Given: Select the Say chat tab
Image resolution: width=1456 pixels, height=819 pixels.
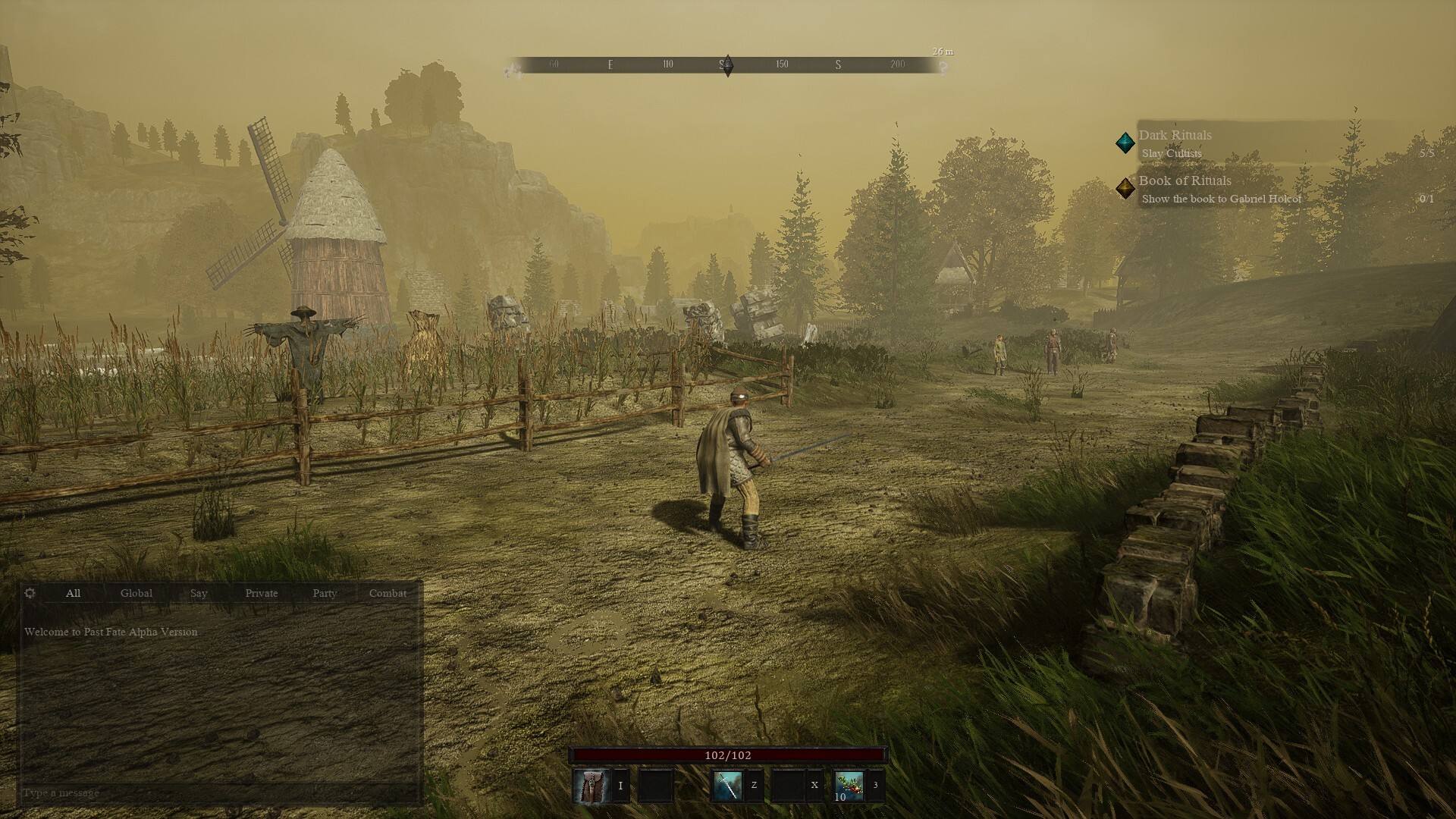Looking at the screenshot, I should (x=199, y=593).
